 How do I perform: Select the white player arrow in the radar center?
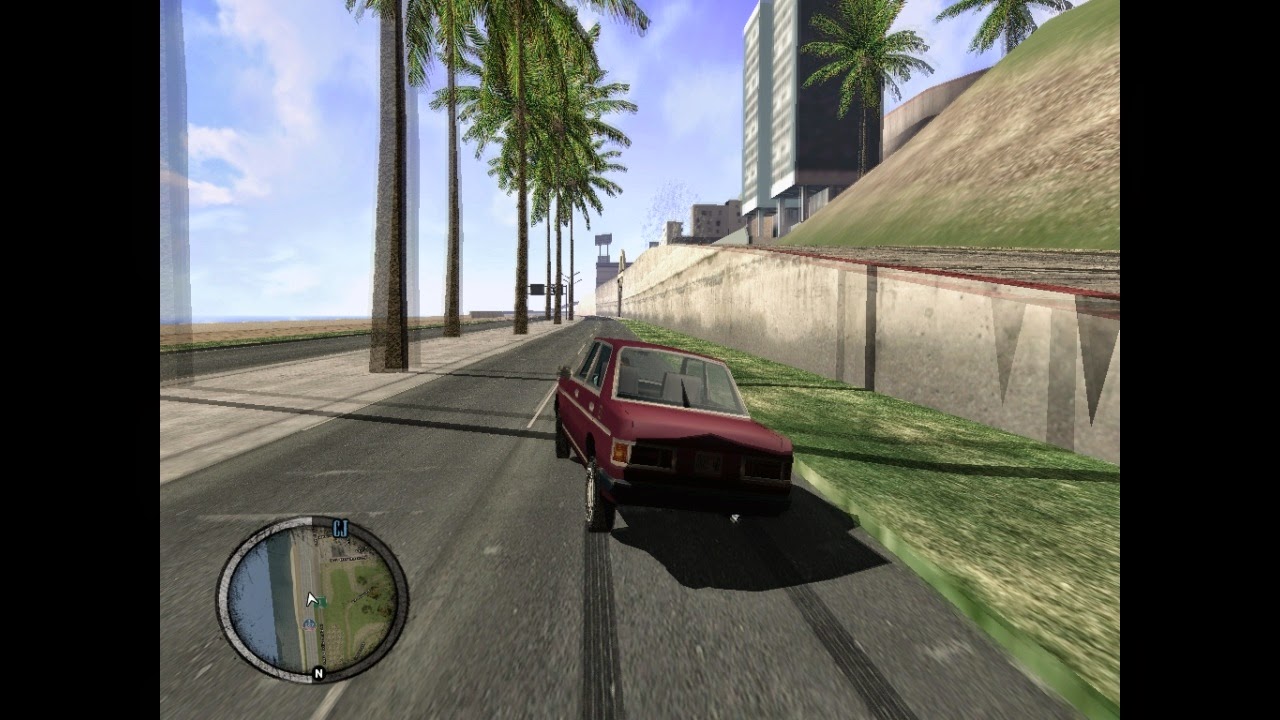coord(312,597)
